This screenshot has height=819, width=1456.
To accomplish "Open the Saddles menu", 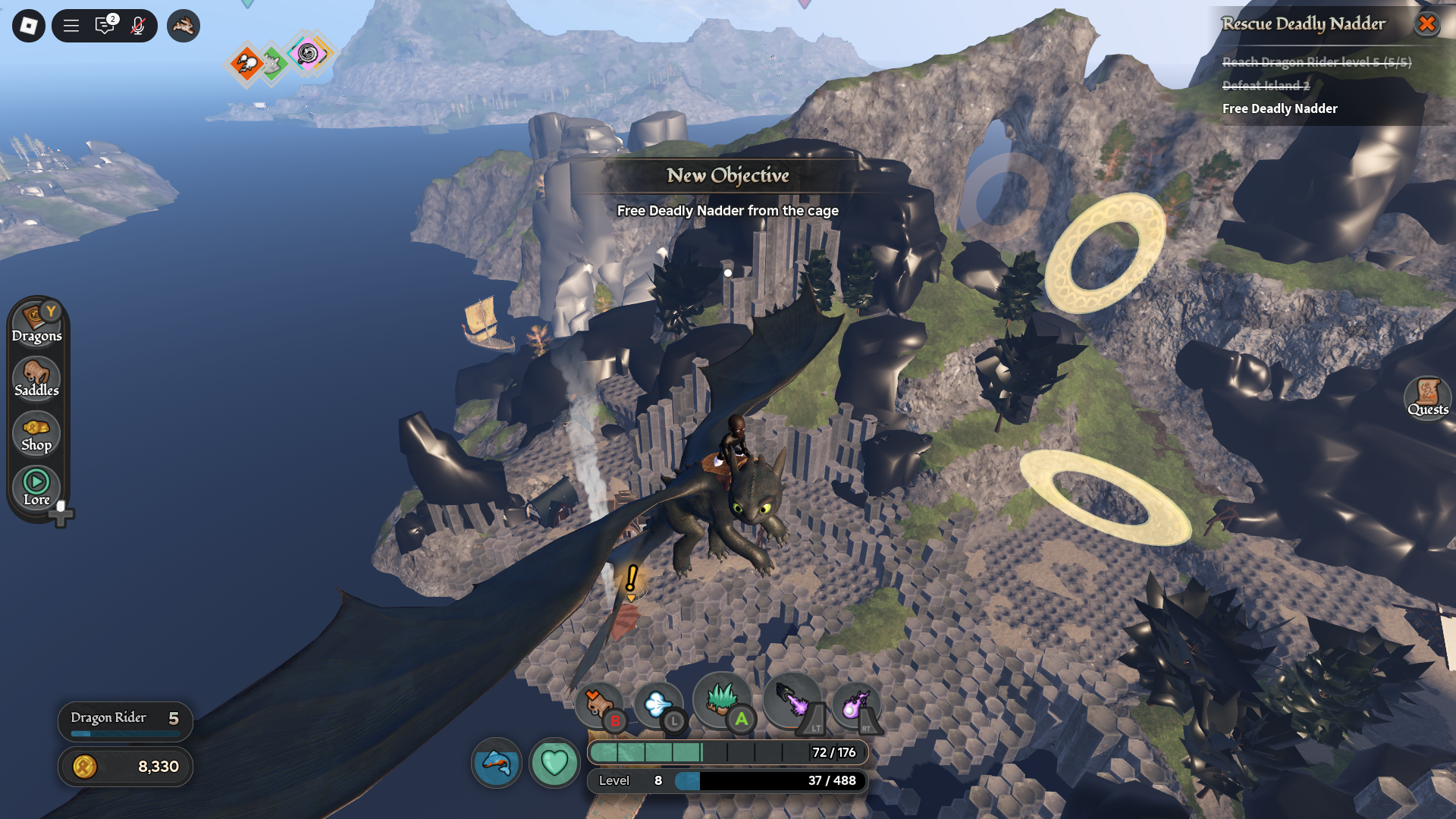I will pos(36,378).
